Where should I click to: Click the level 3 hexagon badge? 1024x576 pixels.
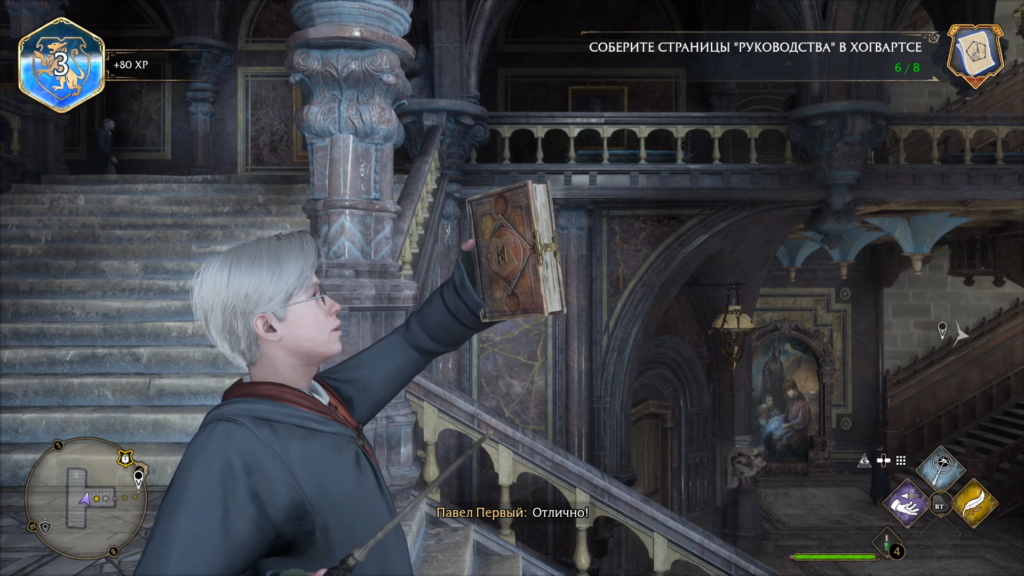61,65
